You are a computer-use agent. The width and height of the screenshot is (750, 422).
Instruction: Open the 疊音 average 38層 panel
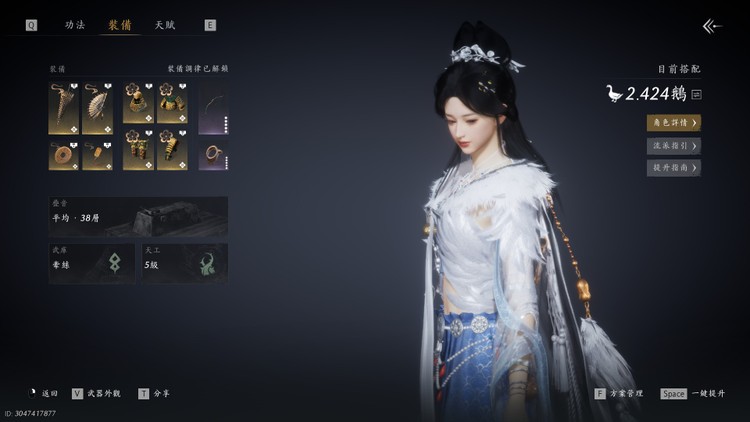tap(138, 216)
